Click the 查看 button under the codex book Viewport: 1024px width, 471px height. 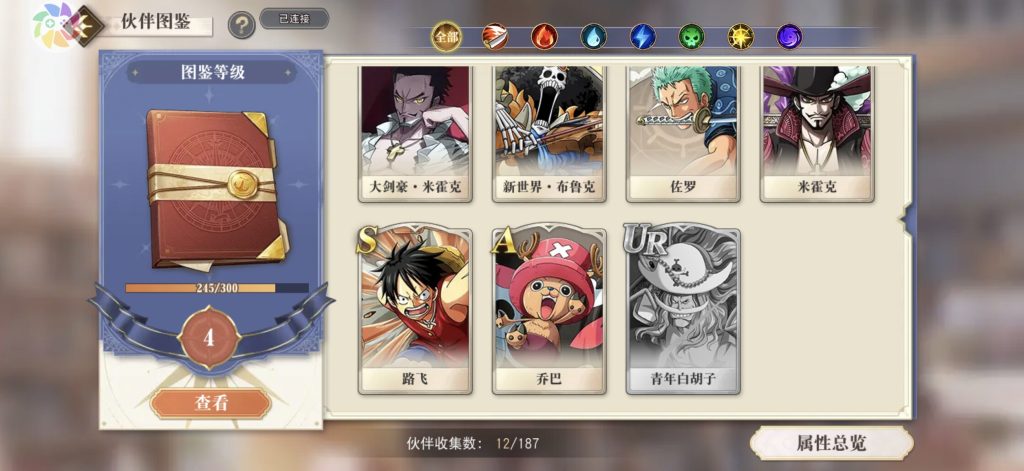211,403
